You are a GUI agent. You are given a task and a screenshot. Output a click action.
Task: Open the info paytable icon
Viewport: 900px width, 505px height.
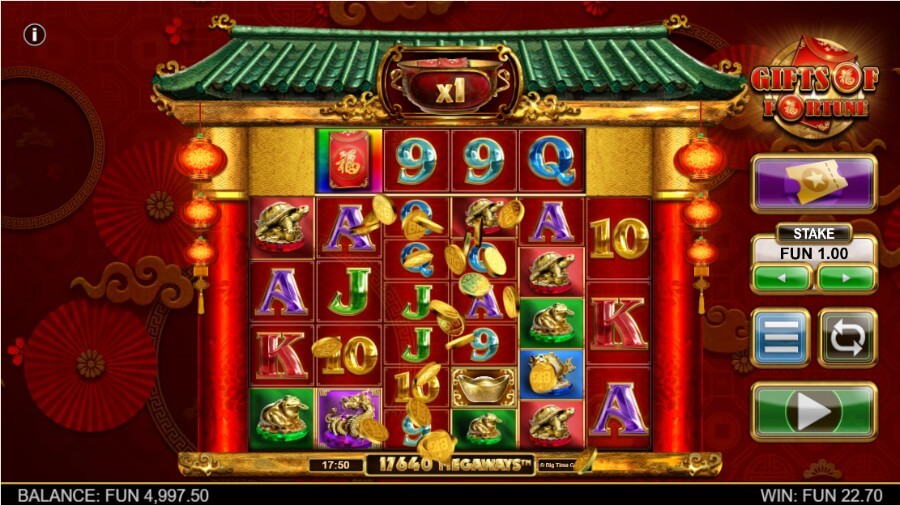coord(35,35)
